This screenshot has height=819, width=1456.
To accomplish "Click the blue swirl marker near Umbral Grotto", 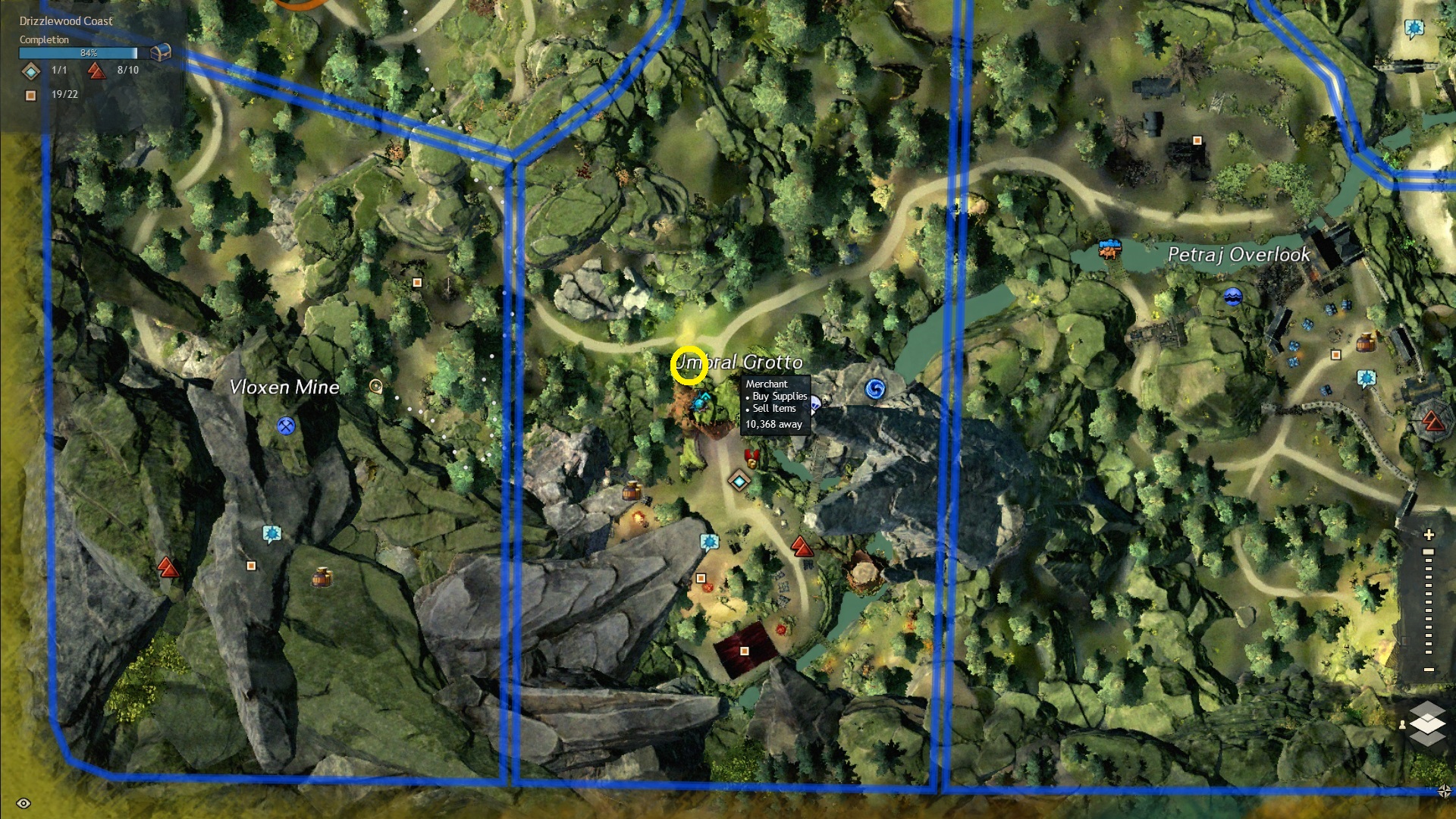I will [x=874, y=390].
